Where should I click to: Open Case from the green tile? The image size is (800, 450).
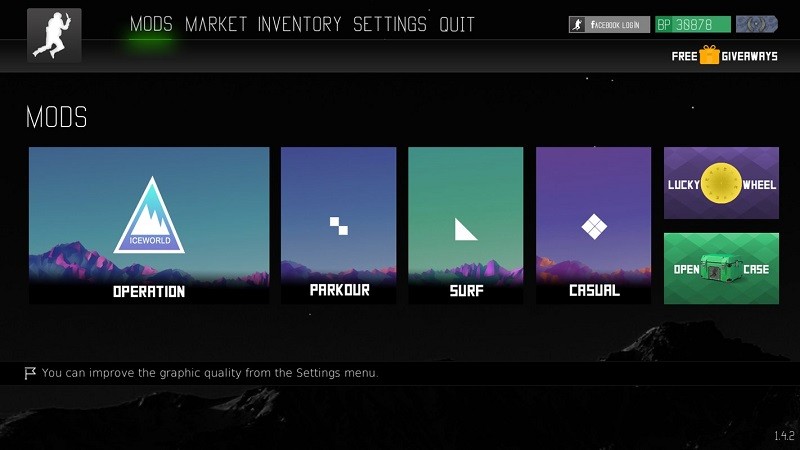click(721, 269)
